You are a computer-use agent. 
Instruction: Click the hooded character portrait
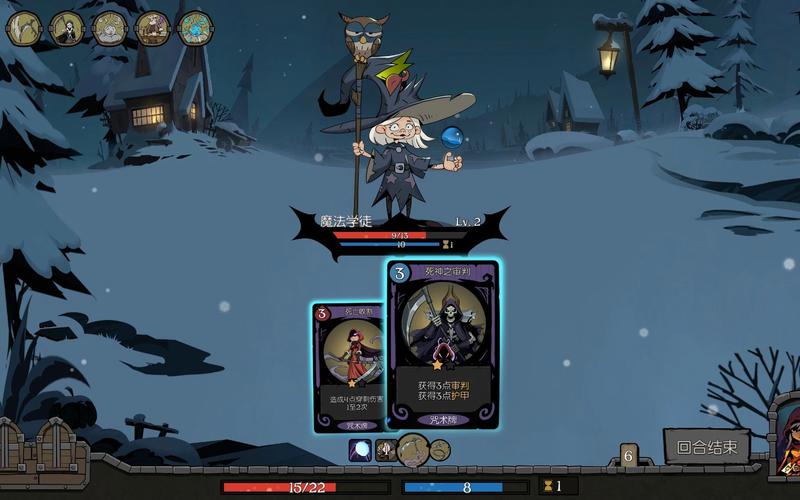[786, 438]
